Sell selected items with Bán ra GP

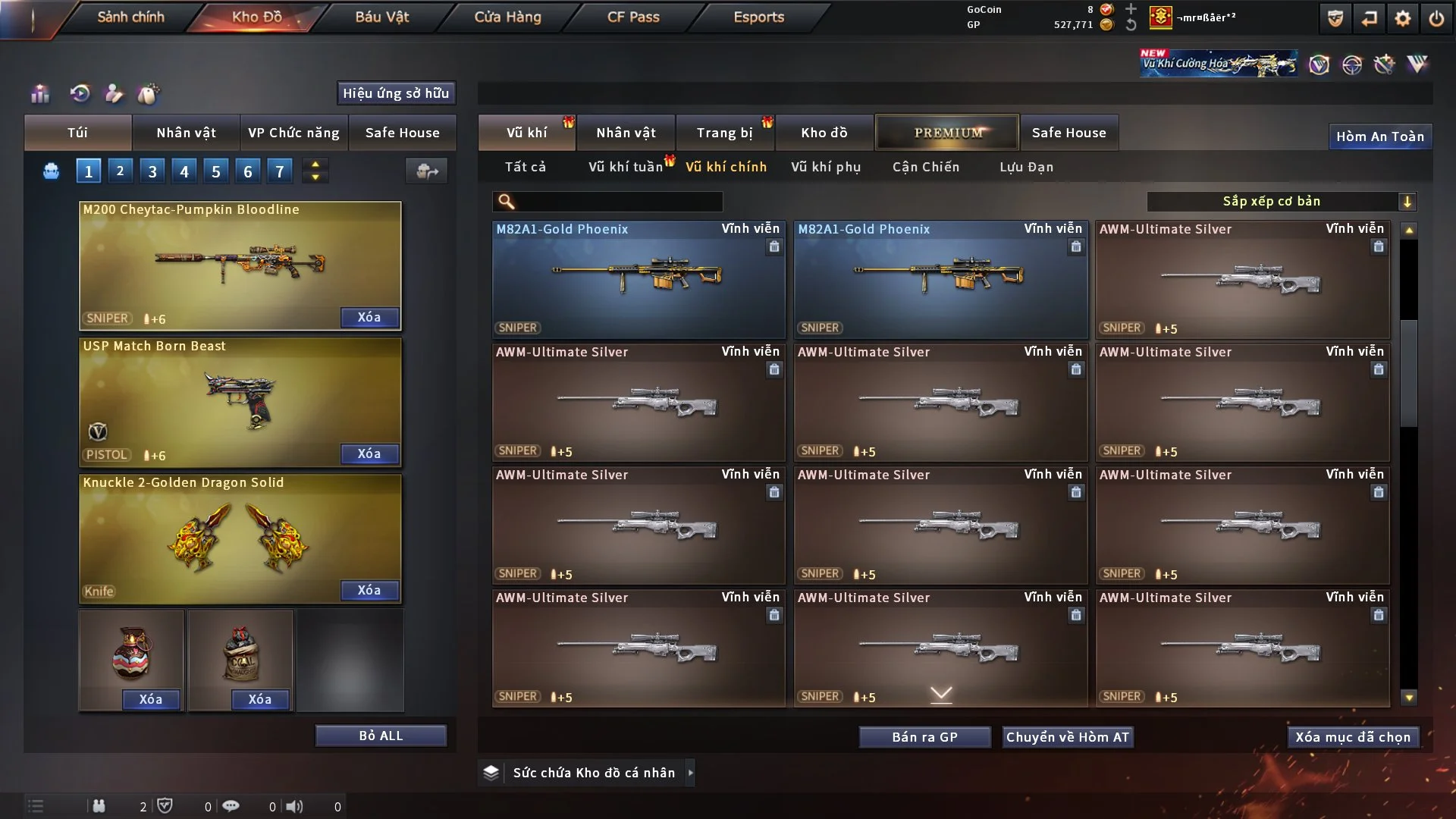click(x=924, y=737)
